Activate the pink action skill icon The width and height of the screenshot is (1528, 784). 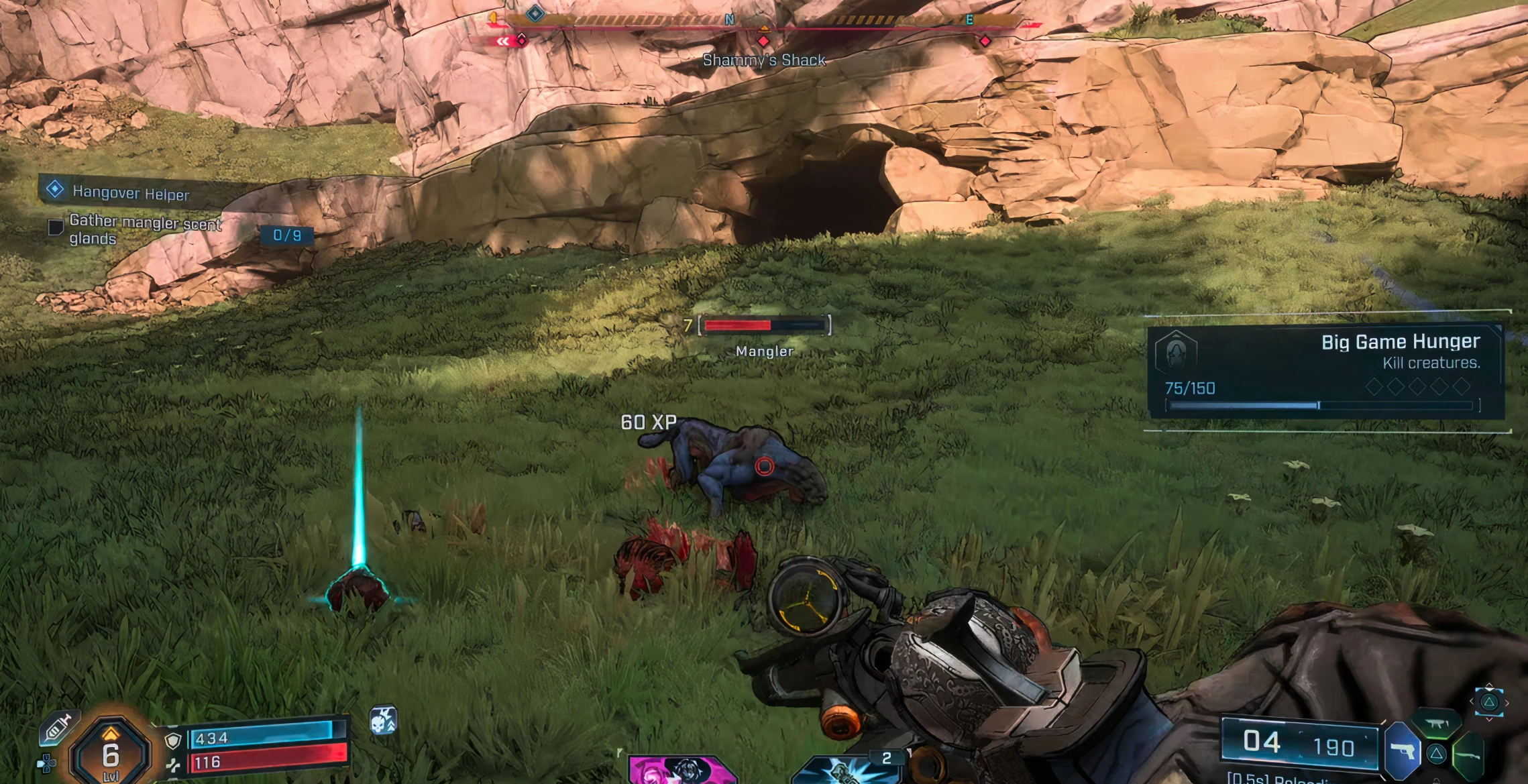681,770
